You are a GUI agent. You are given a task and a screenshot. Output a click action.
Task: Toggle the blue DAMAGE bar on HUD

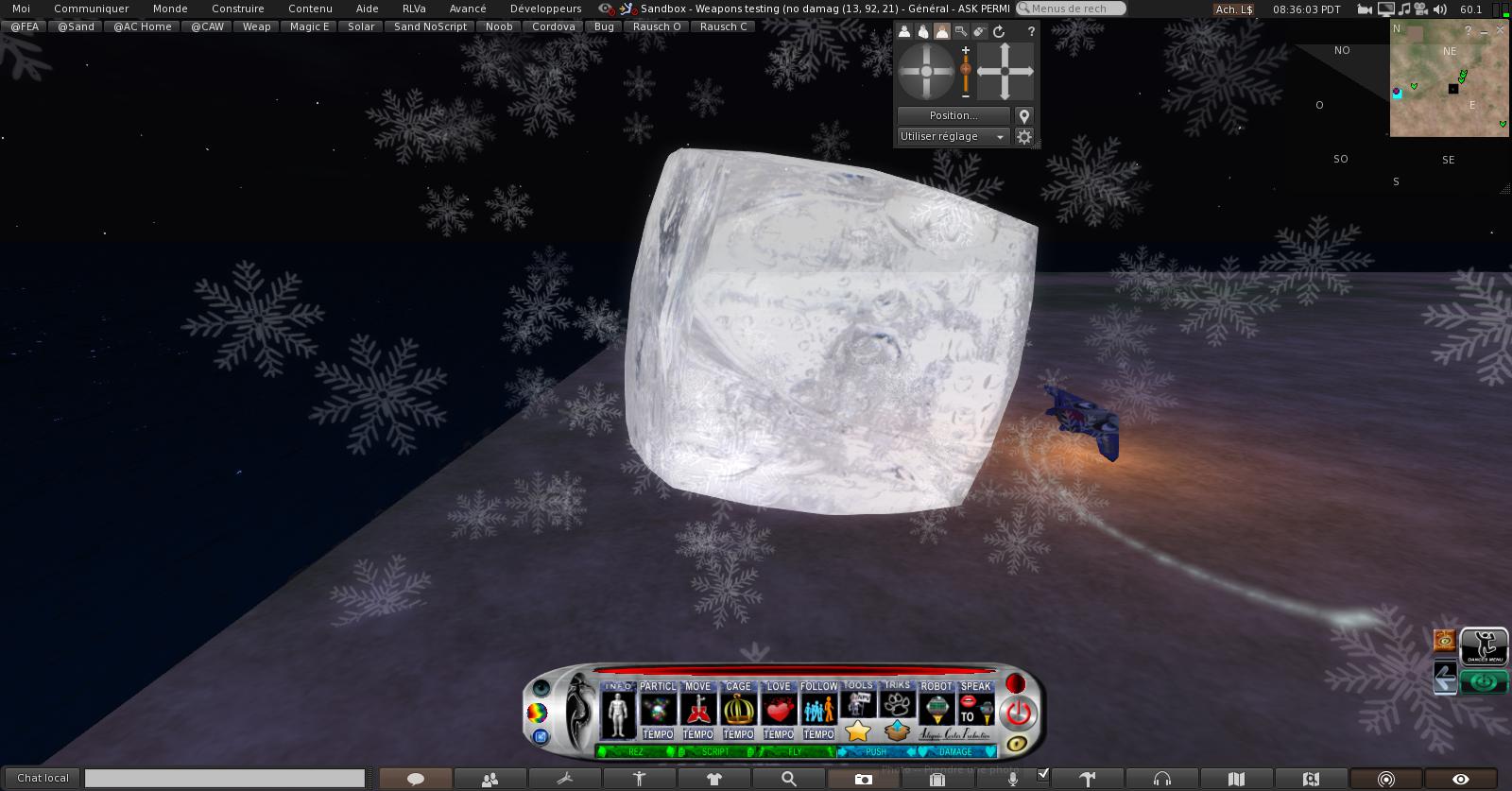click(x=955, y=752)
